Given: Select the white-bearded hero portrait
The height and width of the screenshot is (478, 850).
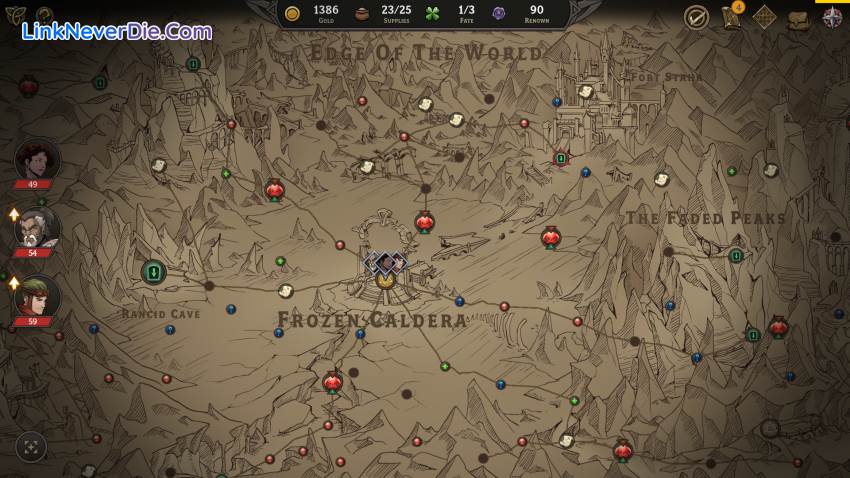Looking at the screenshot, I should (37, 228).
